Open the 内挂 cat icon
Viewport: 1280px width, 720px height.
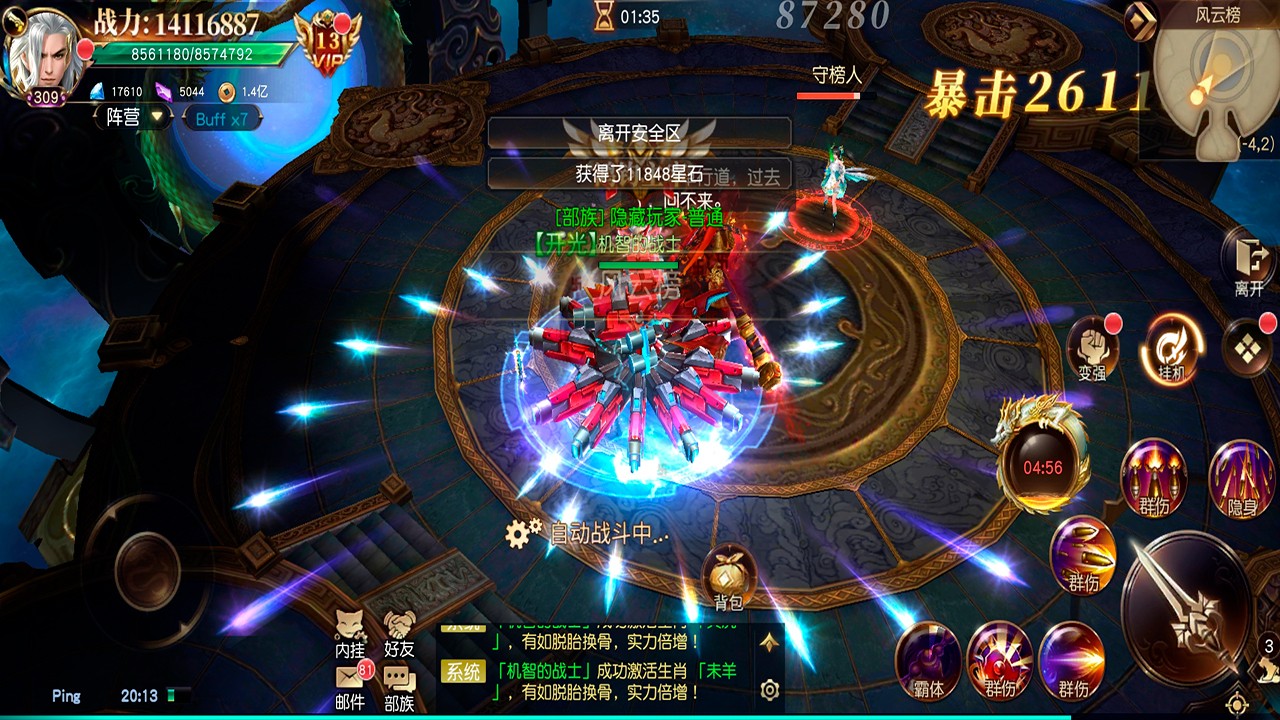349,630
